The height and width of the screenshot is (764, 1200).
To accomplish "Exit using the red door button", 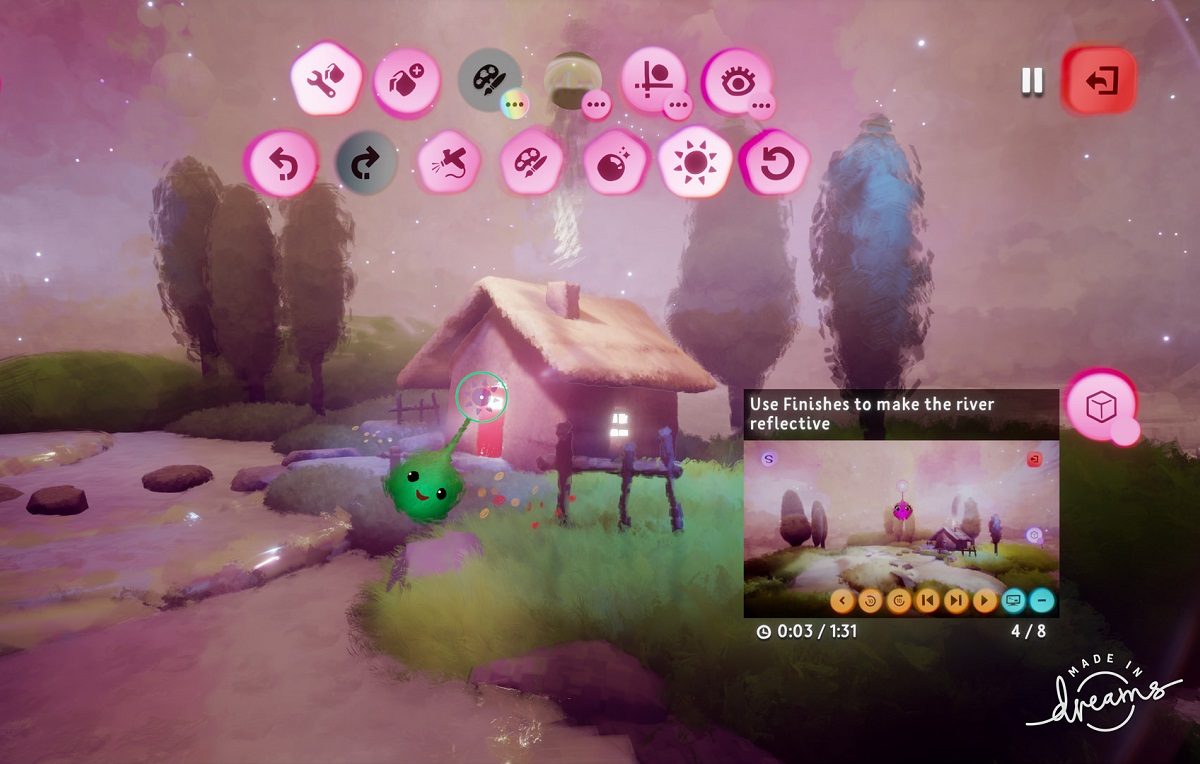I will tap(1100, 81).
